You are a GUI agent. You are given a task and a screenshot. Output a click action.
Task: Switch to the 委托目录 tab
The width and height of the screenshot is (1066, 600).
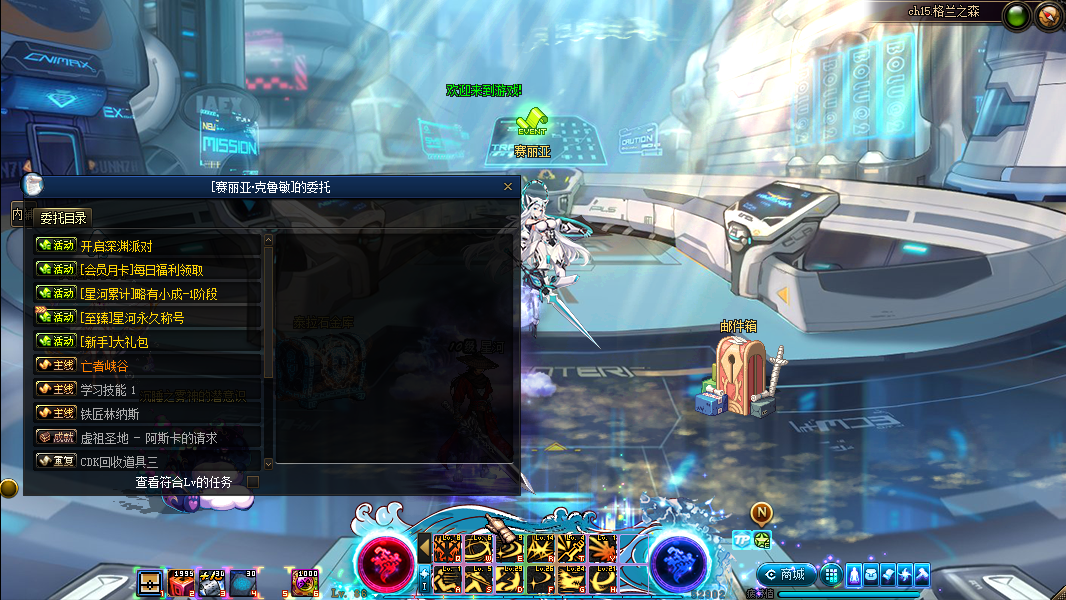63,218
